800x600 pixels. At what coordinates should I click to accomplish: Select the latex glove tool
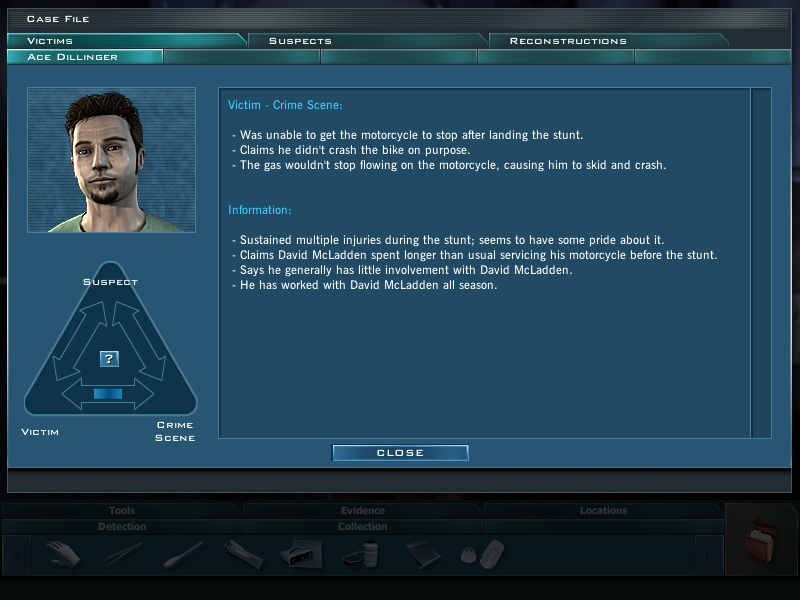click(62, 553)
